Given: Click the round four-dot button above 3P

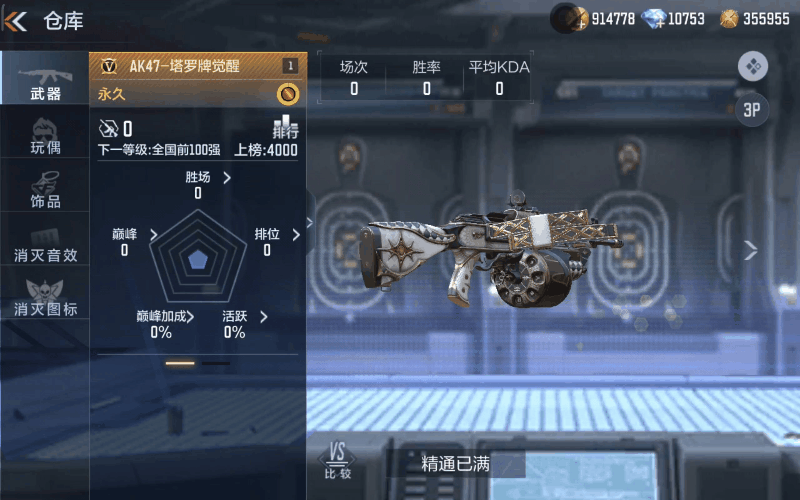Looking at the screenshot, I should tap(752, 67).
